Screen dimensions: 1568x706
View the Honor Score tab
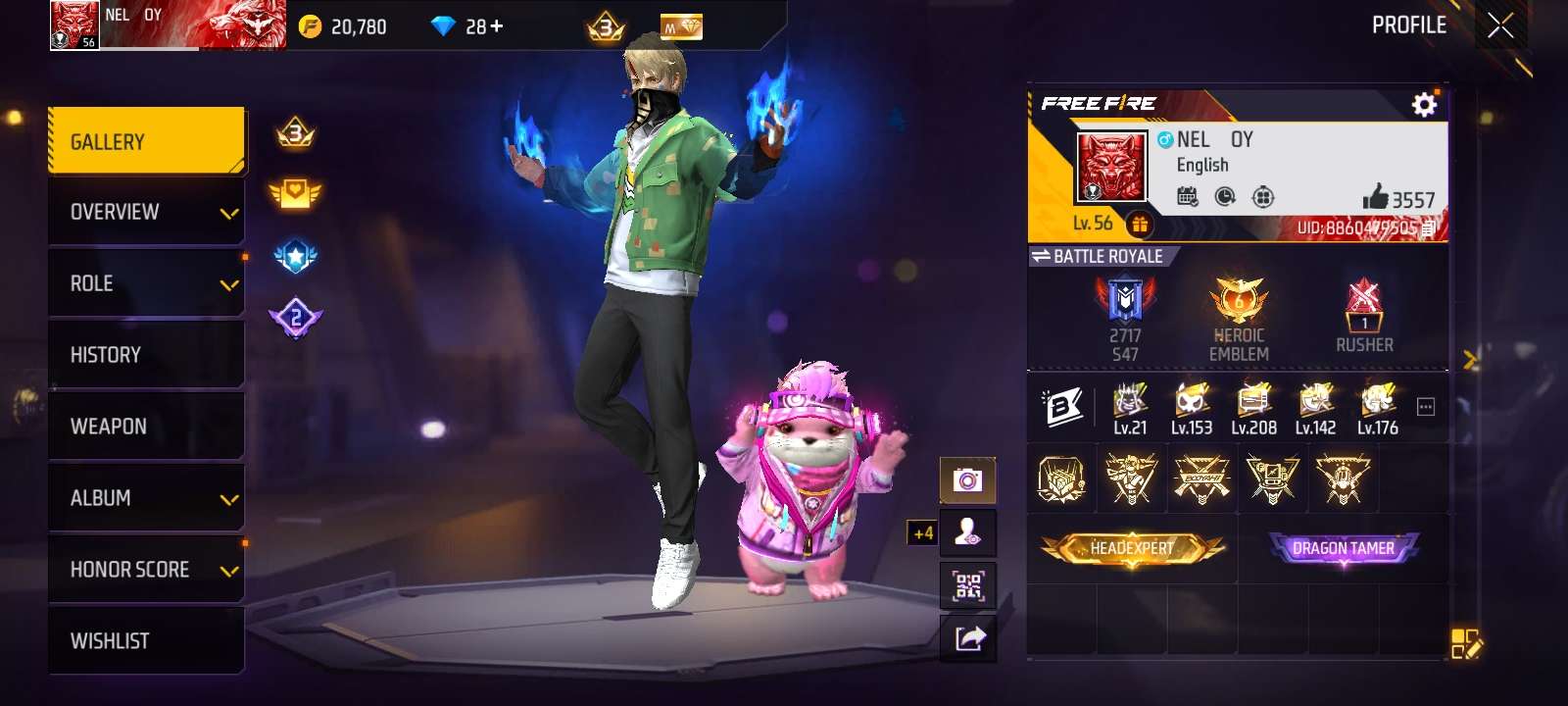point(146,570)
